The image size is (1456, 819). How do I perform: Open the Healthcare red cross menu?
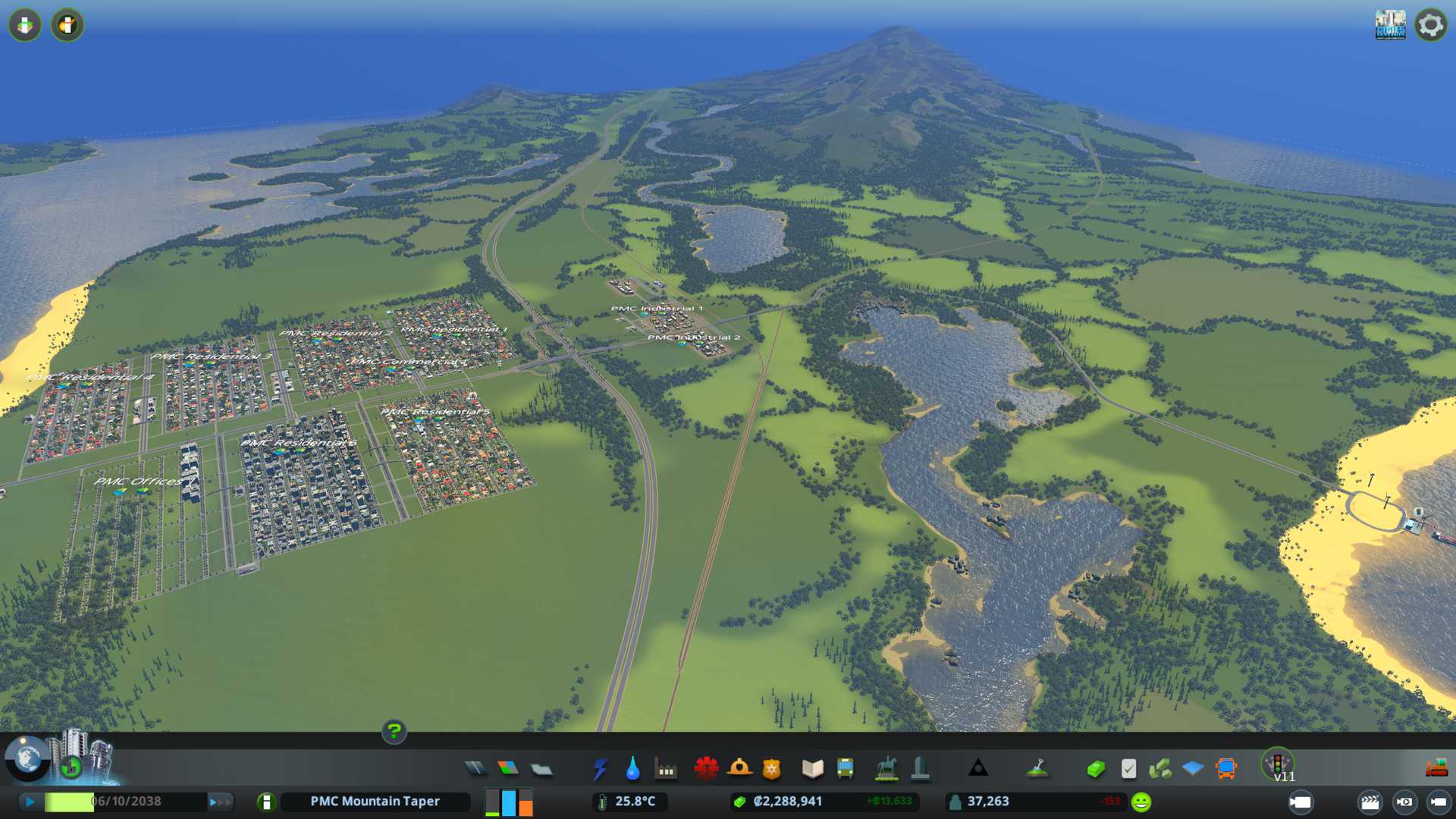[706, 769]
